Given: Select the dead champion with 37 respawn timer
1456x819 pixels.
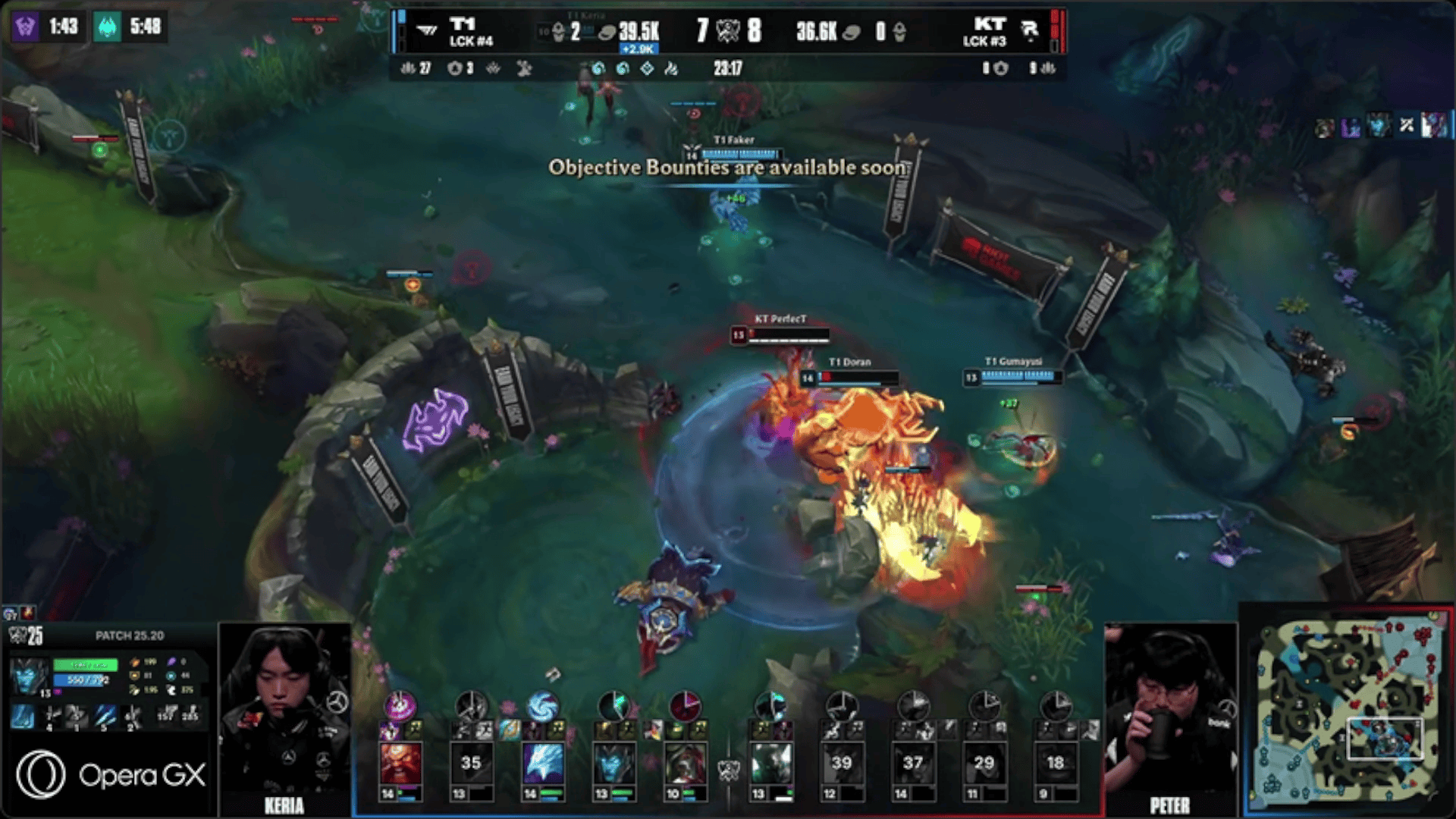Looking at the screenshot, I should 912,763.
